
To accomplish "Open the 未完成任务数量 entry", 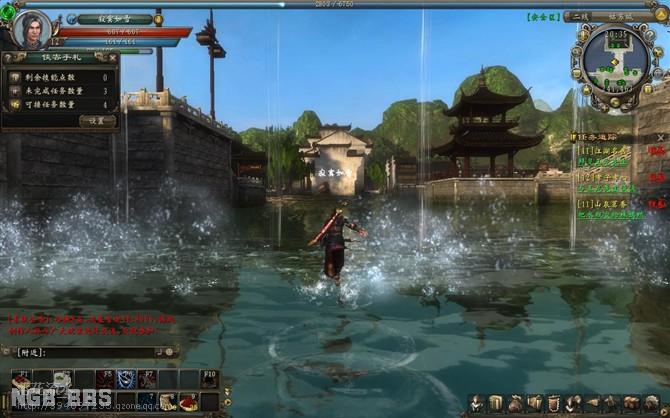I will (x=60, y=91).
